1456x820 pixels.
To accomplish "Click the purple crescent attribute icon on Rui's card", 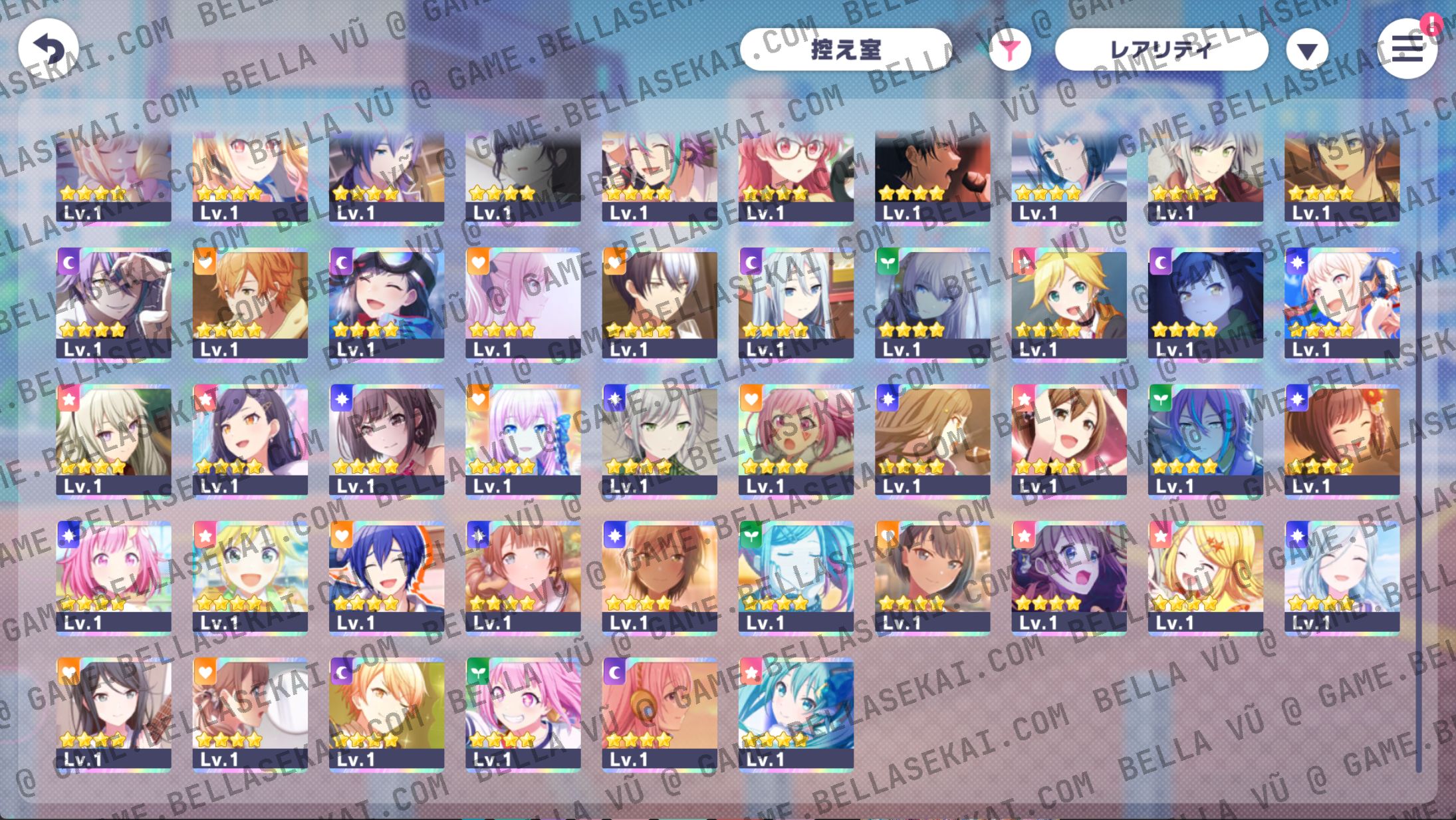I will point(70,260).
